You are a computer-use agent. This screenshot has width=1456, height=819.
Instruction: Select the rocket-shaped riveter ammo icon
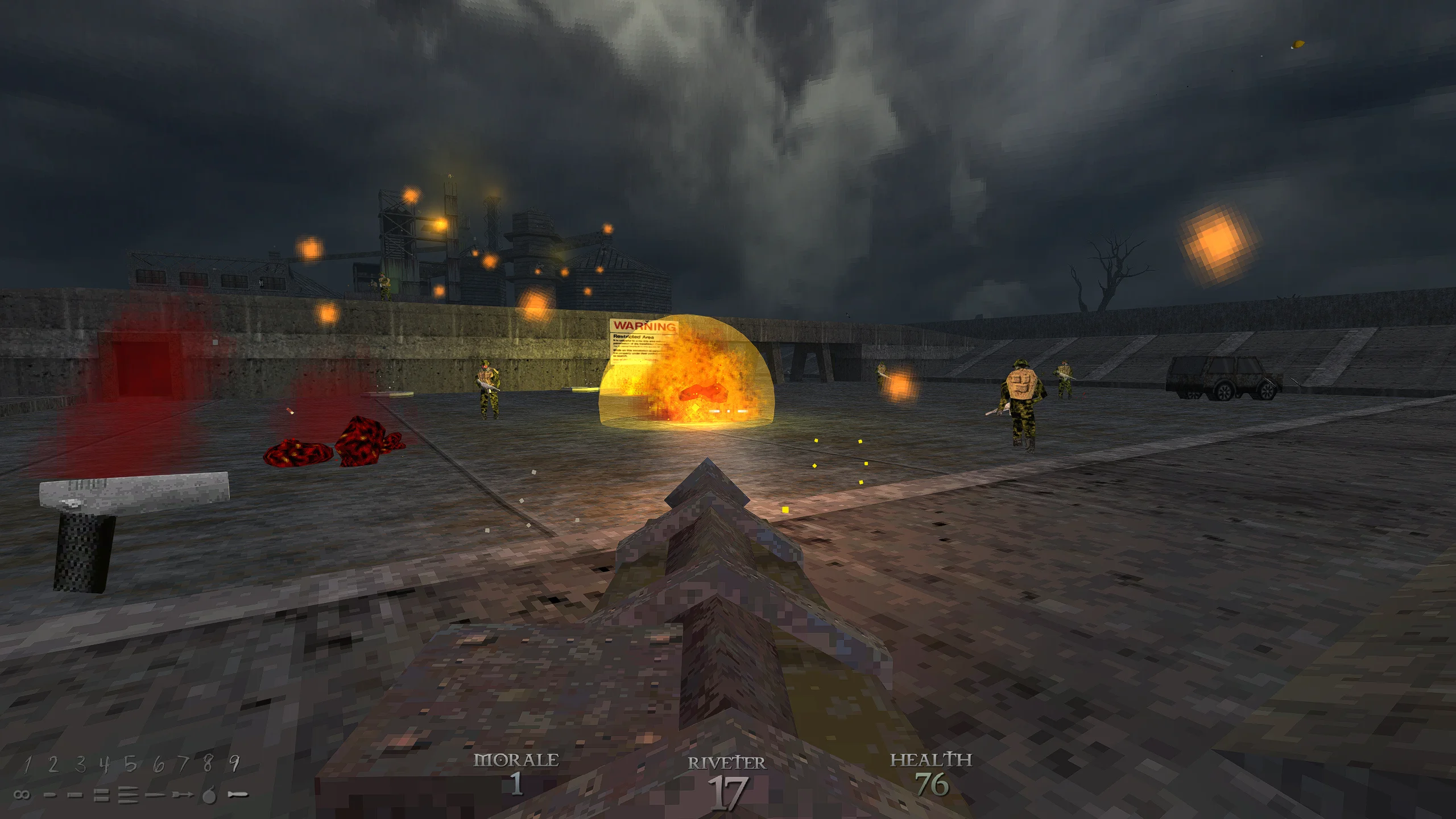click(238, 795)
